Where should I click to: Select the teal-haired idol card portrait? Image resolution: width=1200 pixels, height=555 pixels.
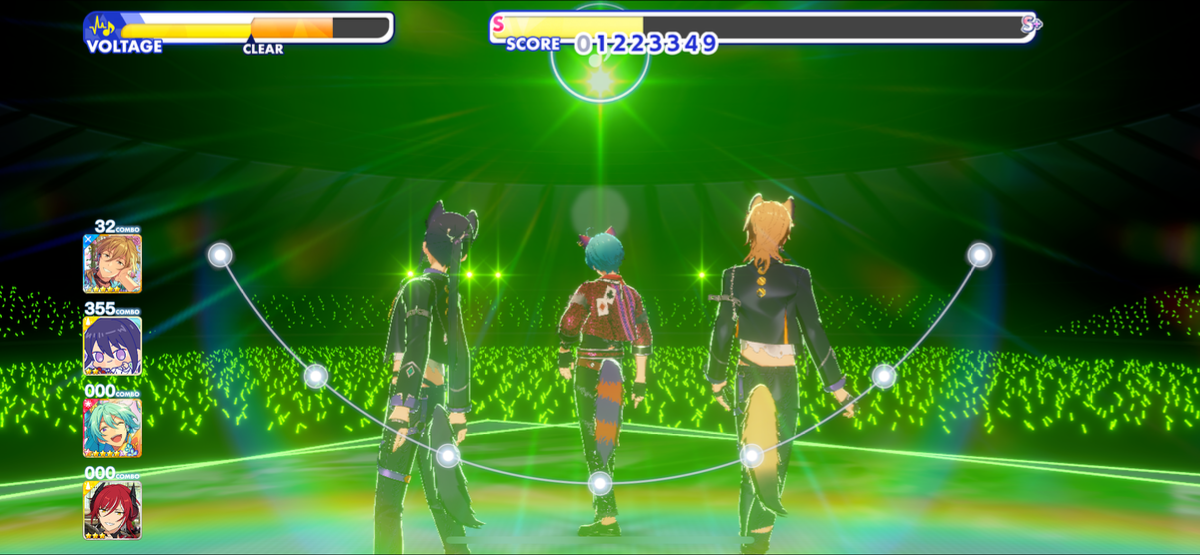[112, 428]
